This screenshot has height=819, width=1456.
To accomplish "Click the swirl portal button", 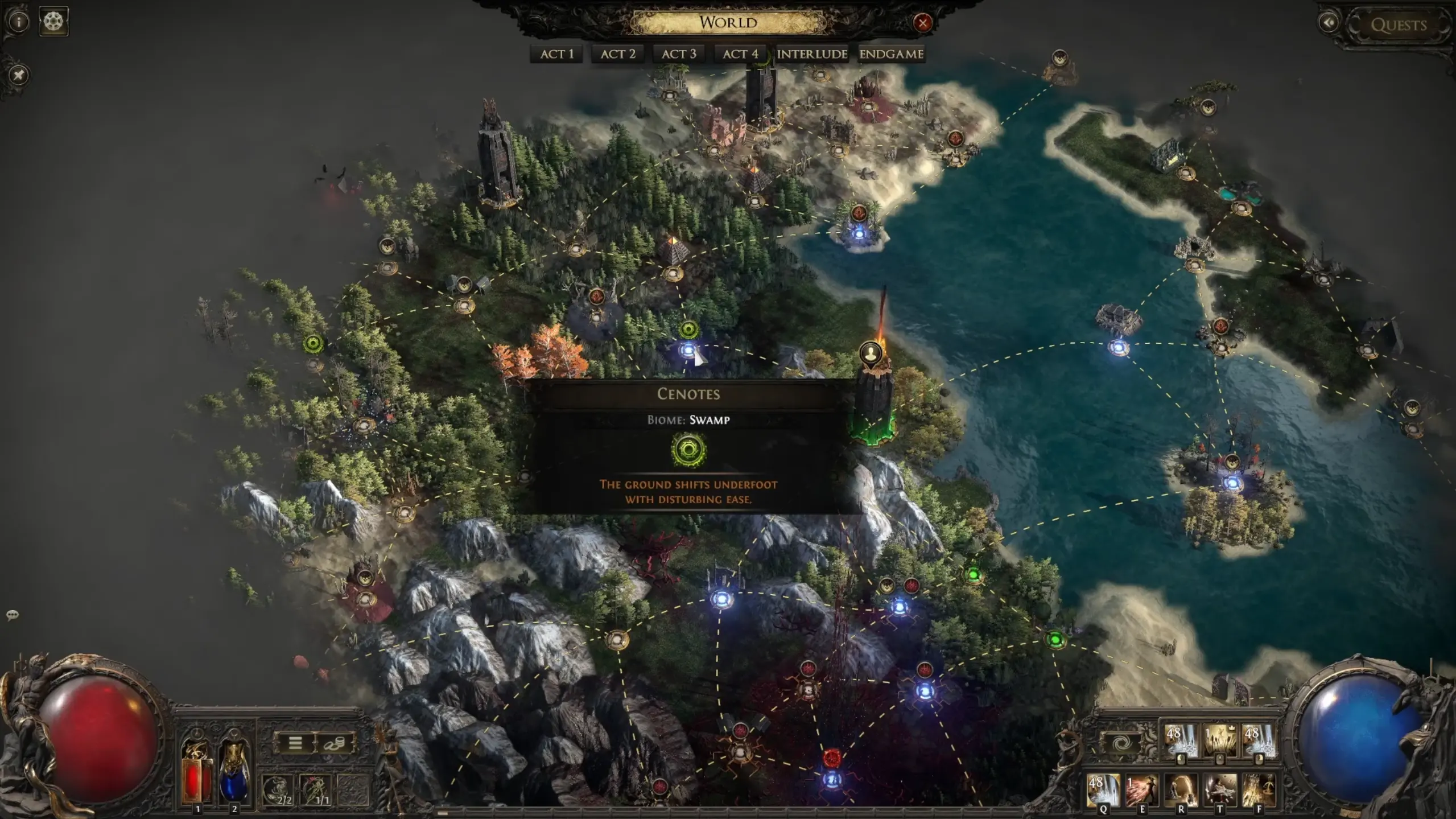I will (x=1122, y=743).
